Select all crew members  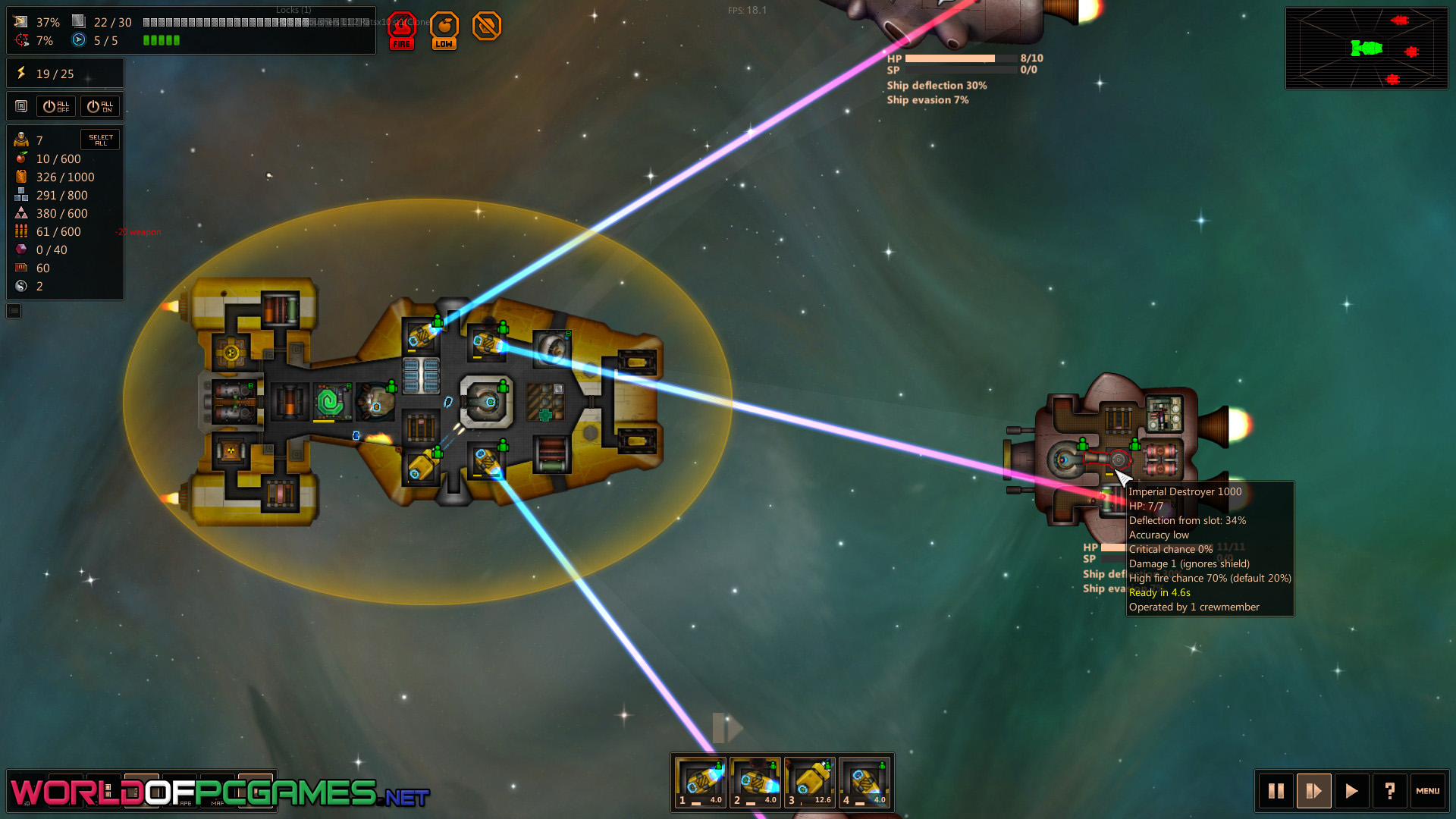tap(100, 140)
